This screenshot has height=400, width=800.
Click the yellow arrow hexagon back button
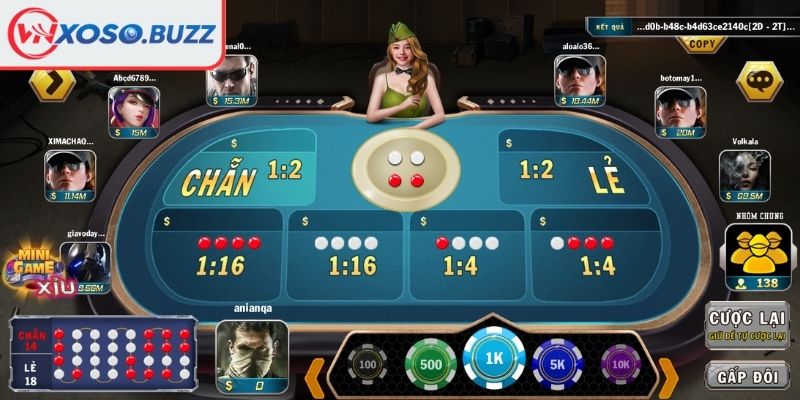click(x=52, y=82)
